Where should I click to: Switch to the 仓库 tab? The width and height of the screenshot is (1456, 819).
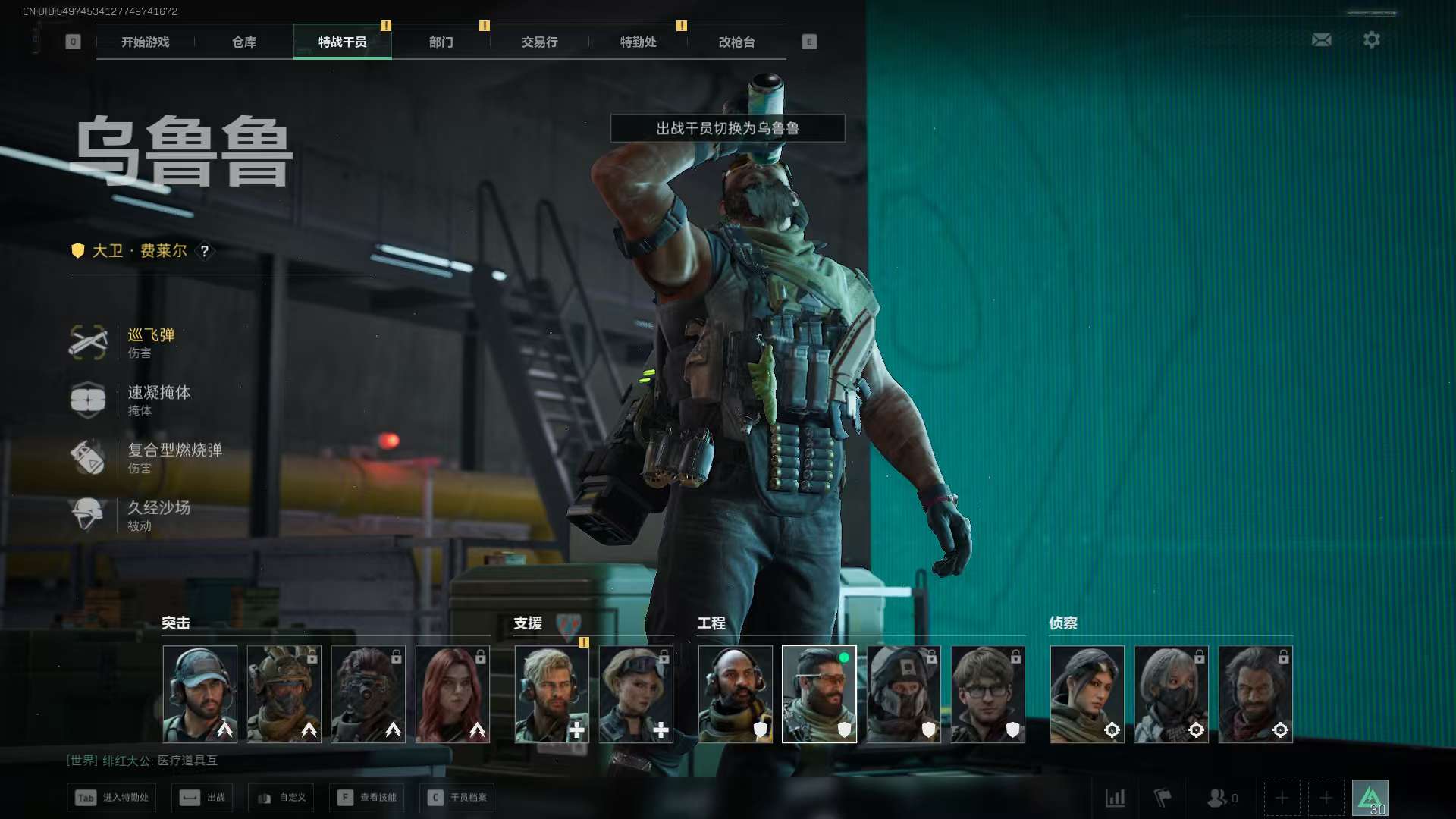244,42
